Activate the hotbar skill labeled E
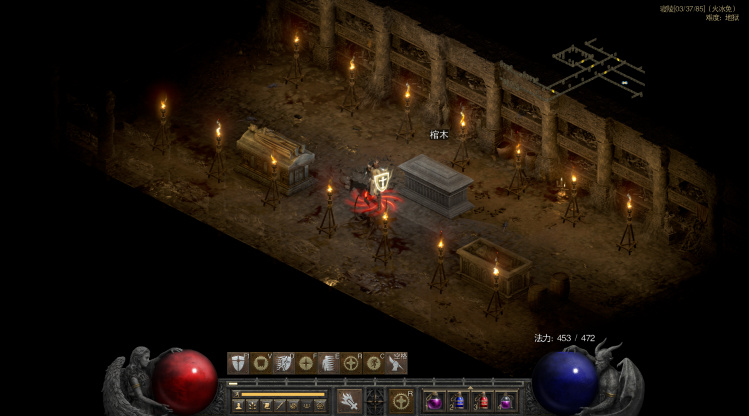This screenshot has height=416, width=749. [x=329, y=363]
